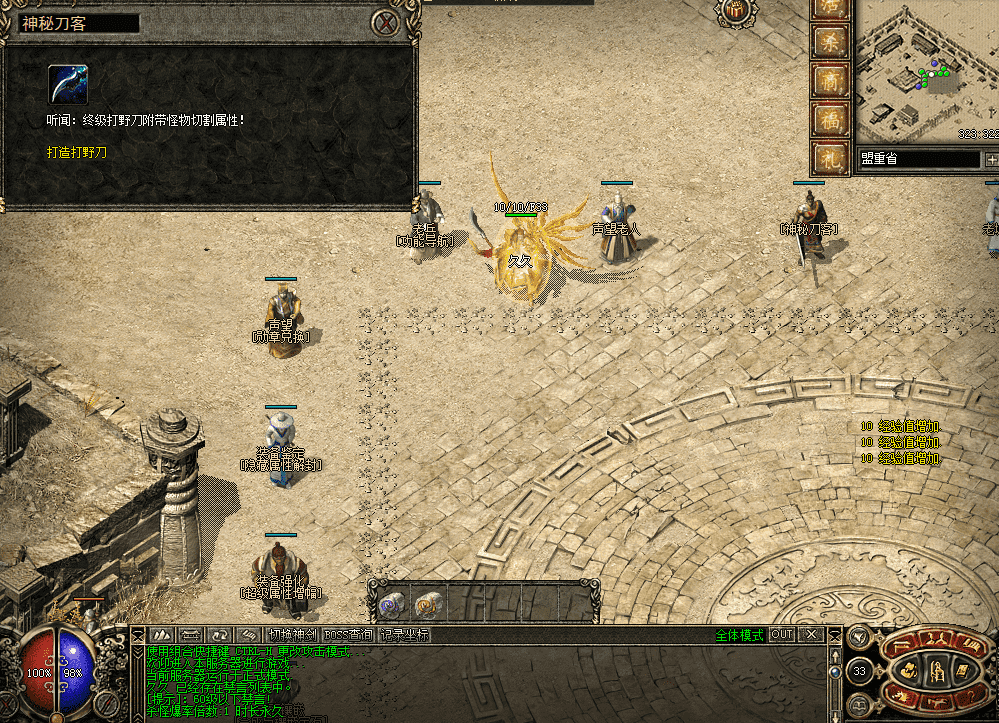Close the chat panel with X
The width and height of the screenshot is (999, 723).
coord(812,635)
